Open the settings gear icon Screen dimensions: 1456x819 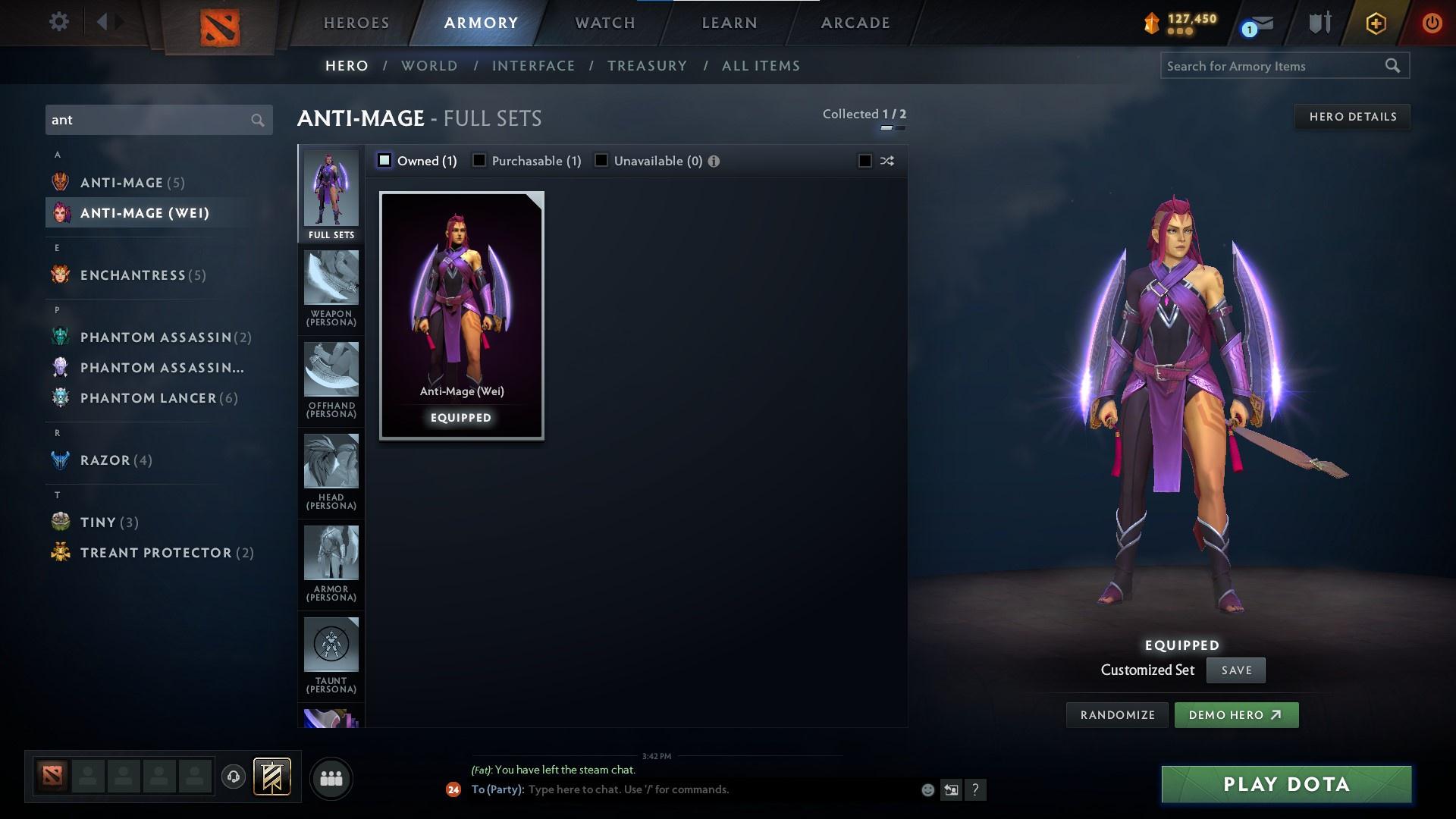pyautogui.click(x=59, y=22)
